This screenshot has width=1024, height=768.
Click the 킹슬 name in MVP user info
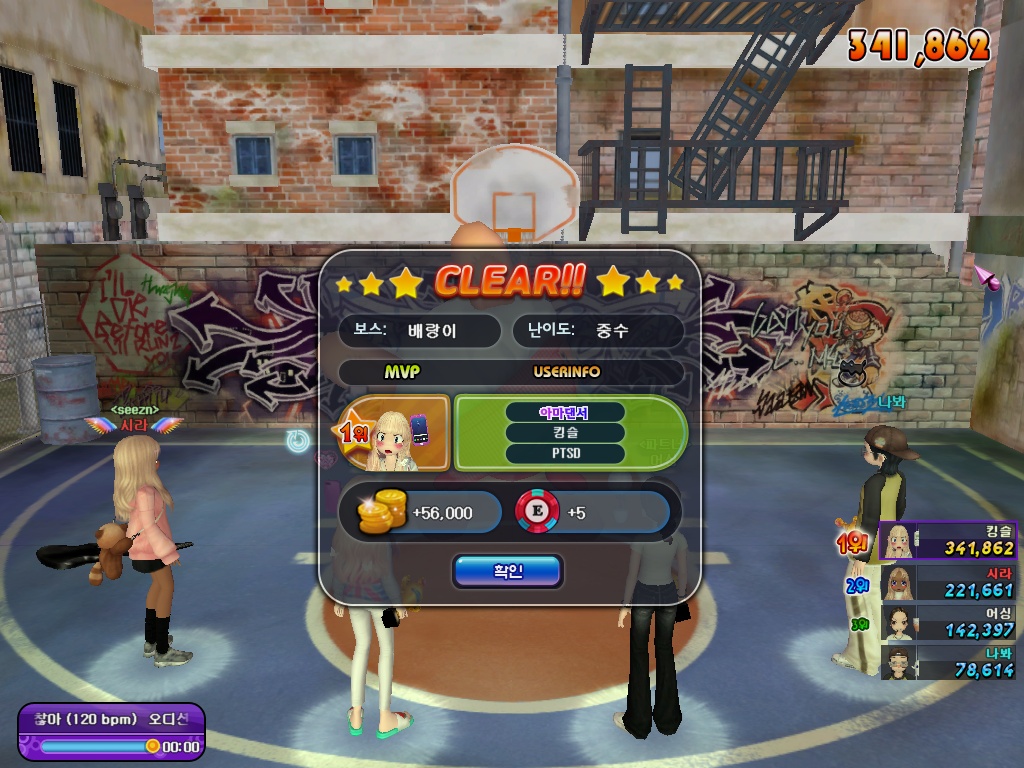[565, 433]
